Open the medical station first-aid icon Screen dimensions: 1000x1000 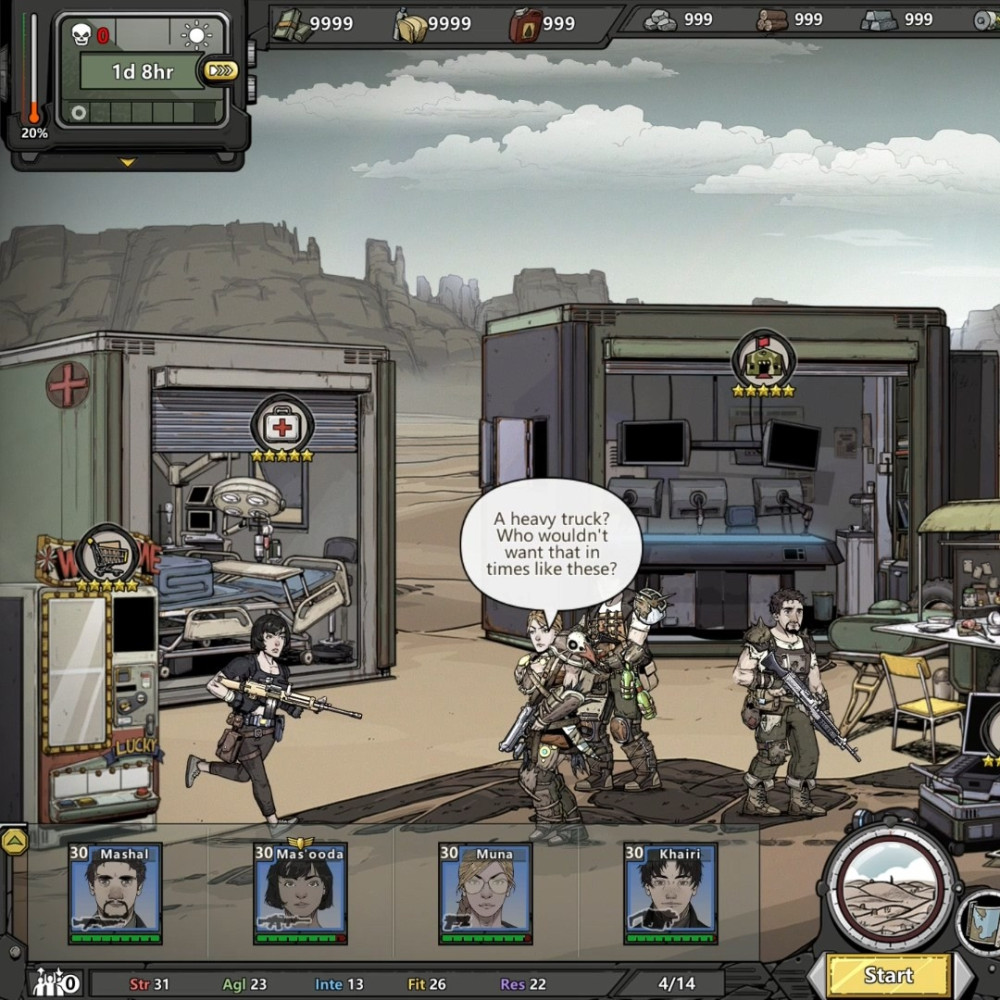tap(282, 425)
